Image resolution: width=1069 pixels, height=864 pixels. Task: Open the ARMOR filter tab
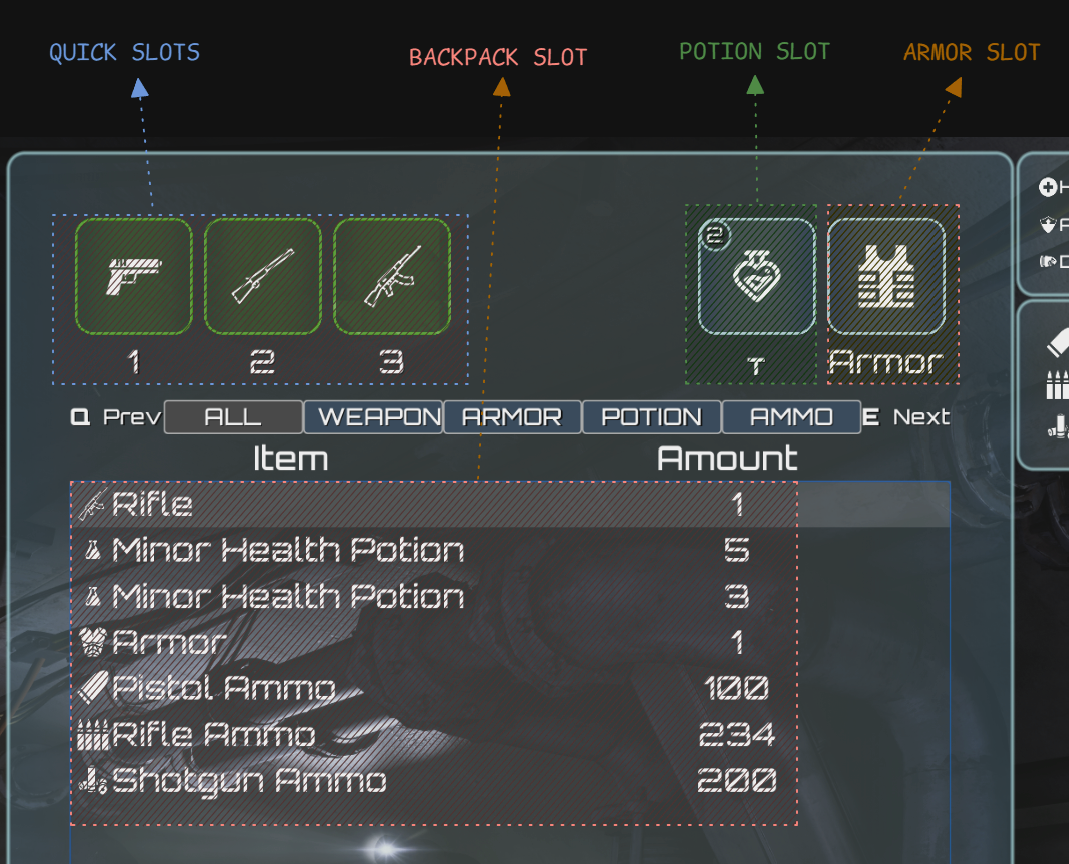512,417
